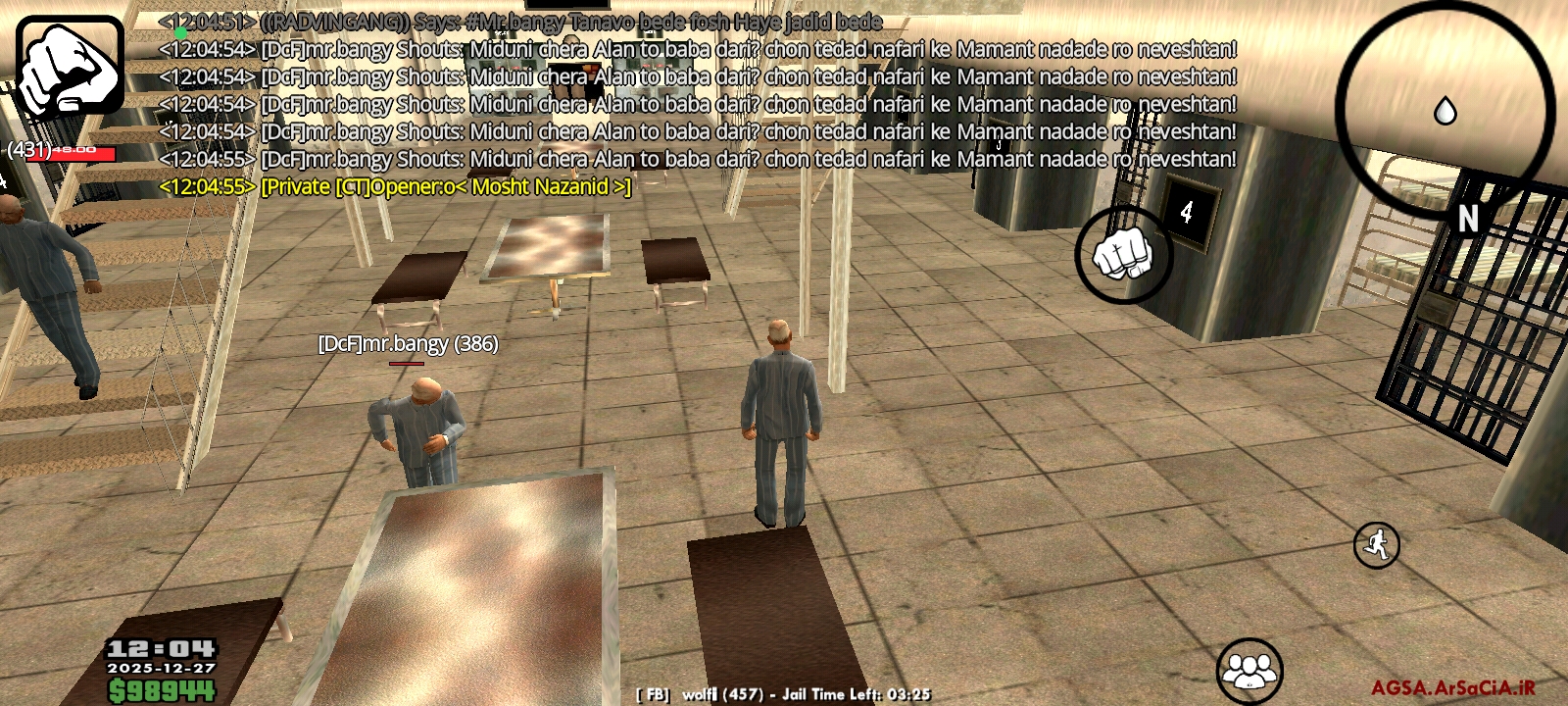The height and width of the screenshot is (706, 1568).
Task: Open the player group icon
Action: click(1249, 671)
